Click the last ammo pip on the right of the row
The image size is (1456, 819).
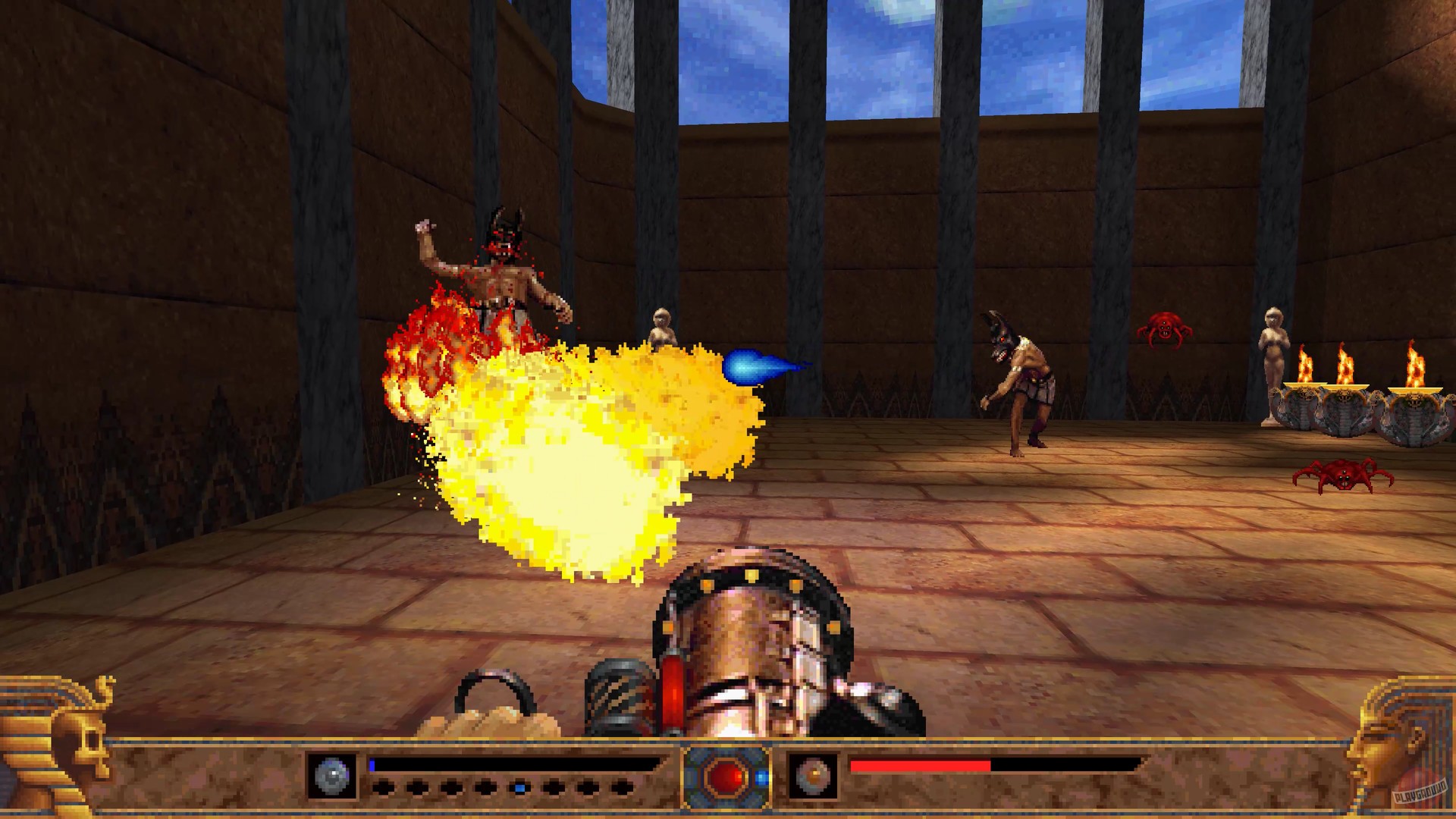pyautogui.click(x=623, y=786)
